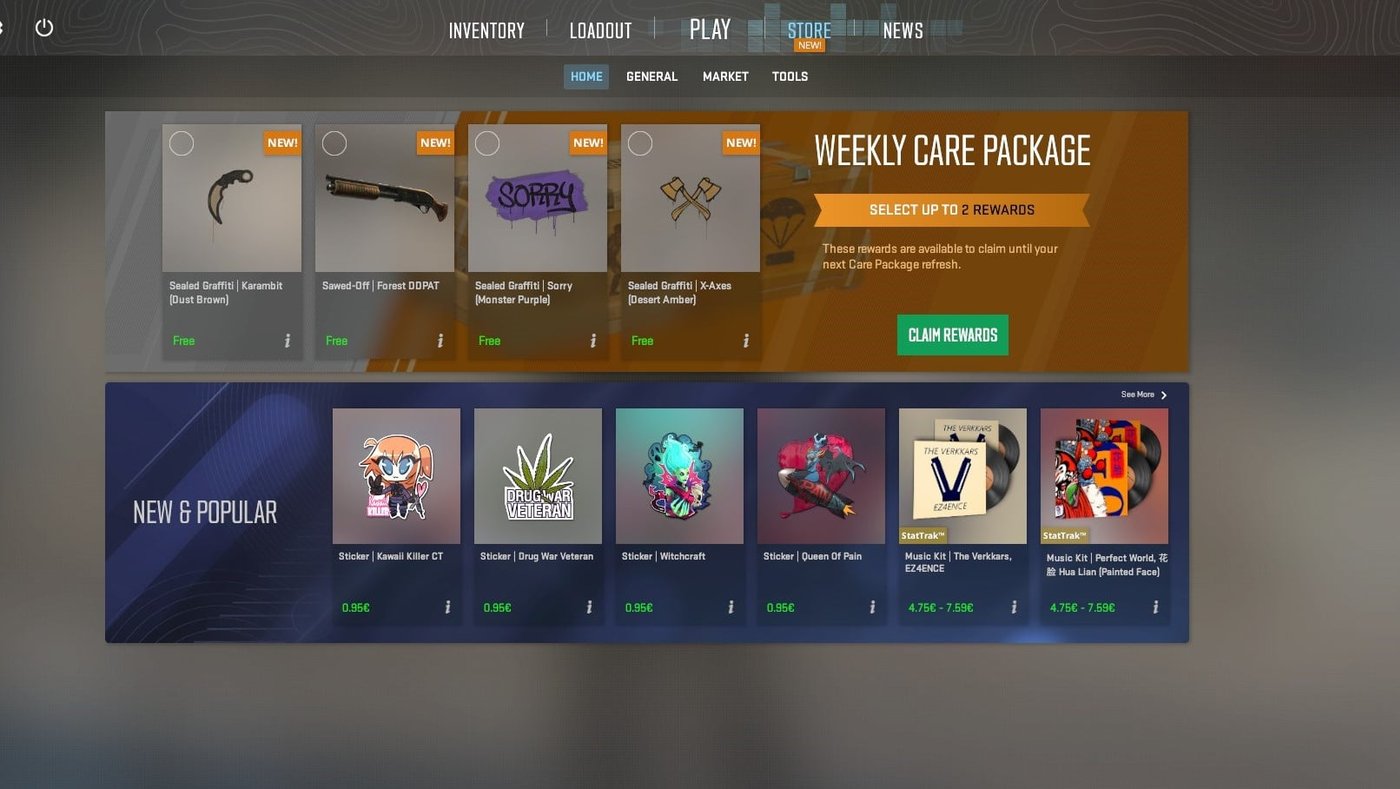The height and width of the screenshot is (789, 1400).
Task: Open info for Karambit Dust Brown graffiti
Action: click(x=288, y=340)
